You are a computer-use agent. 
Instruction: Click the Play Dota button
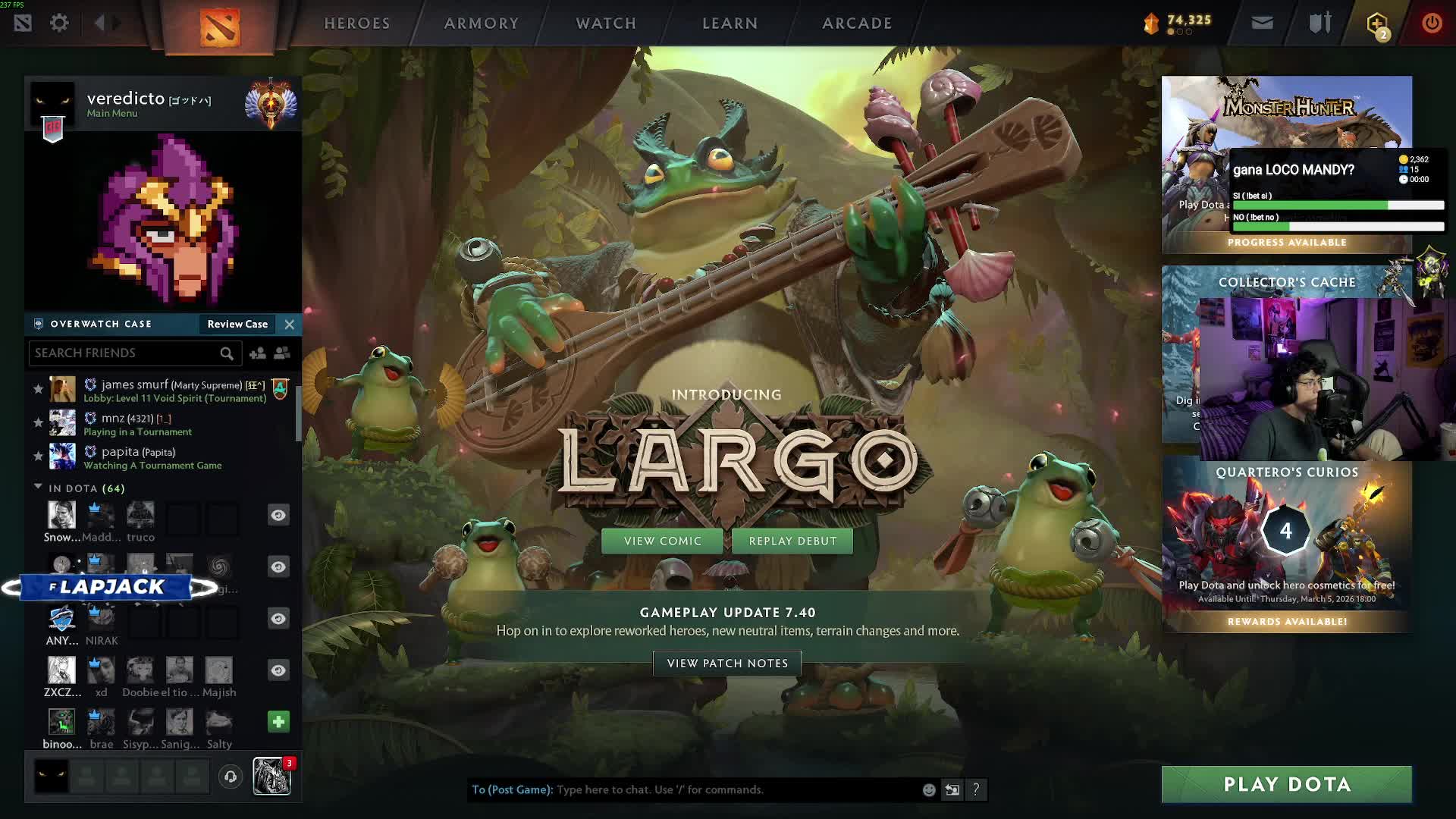point(1286,784)
